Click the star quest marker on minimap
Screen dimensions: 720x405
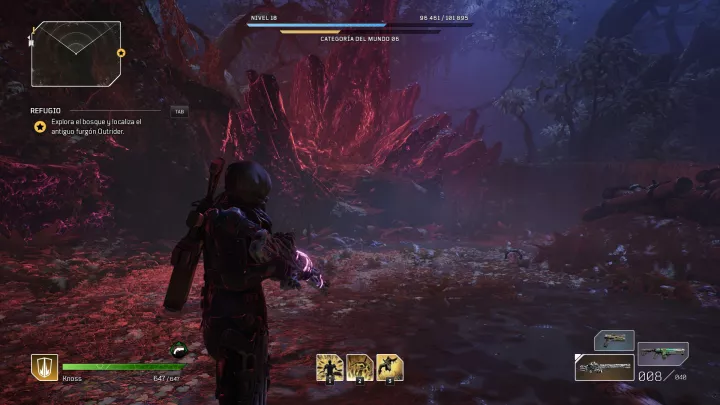121,53
